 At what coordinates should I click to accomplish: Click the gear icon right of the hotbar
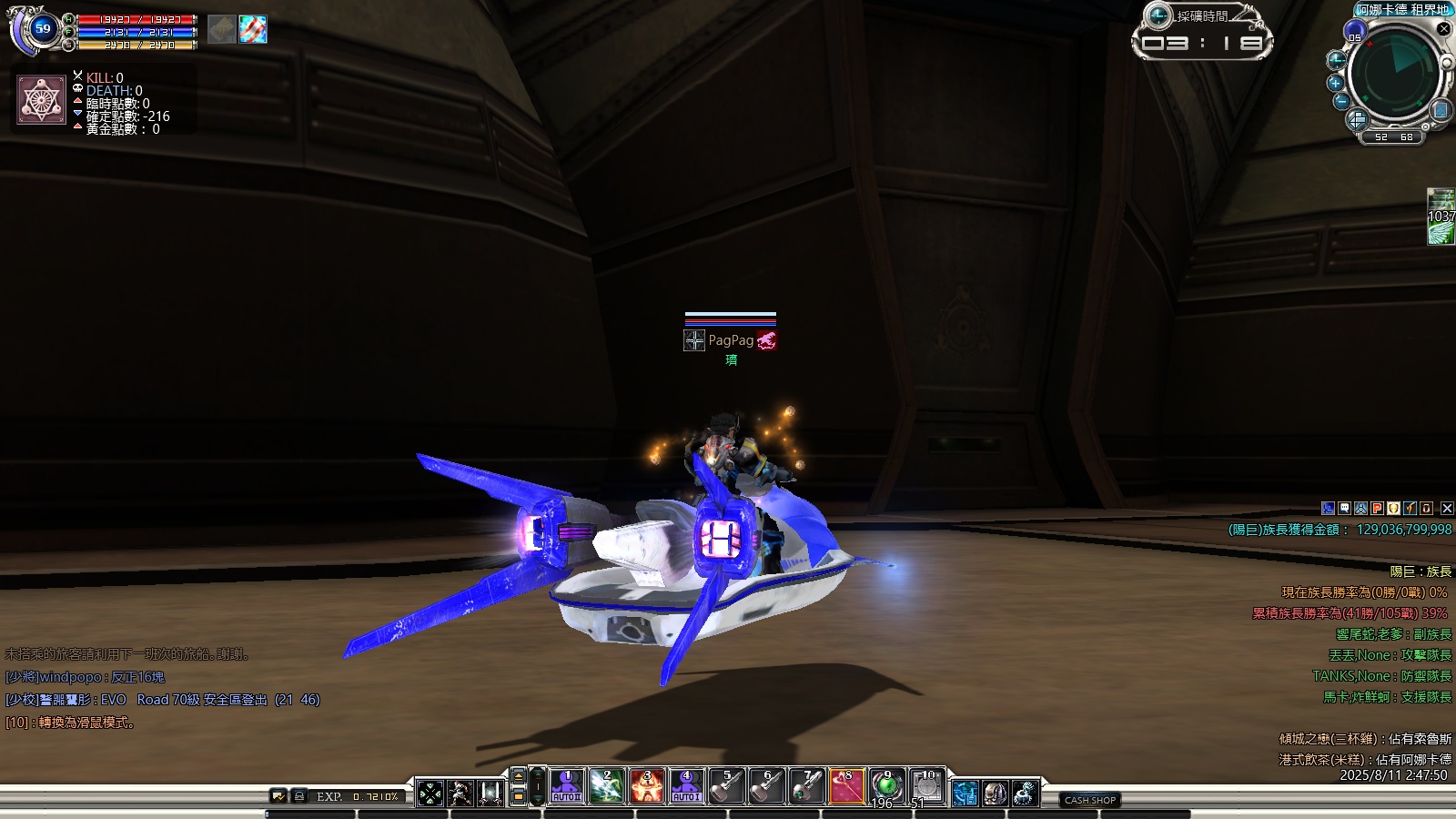click(x=1026, y=793)
